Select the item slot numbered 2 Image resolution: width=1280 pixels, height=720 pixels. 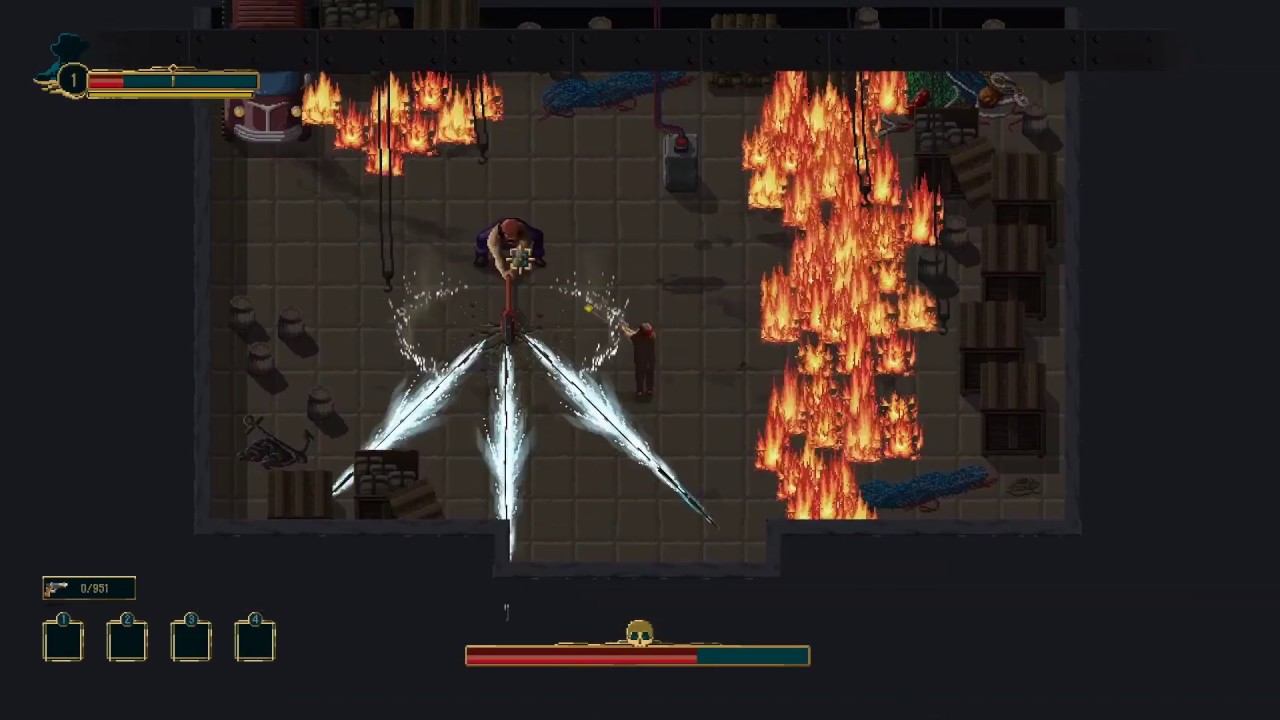coord(127,640)
